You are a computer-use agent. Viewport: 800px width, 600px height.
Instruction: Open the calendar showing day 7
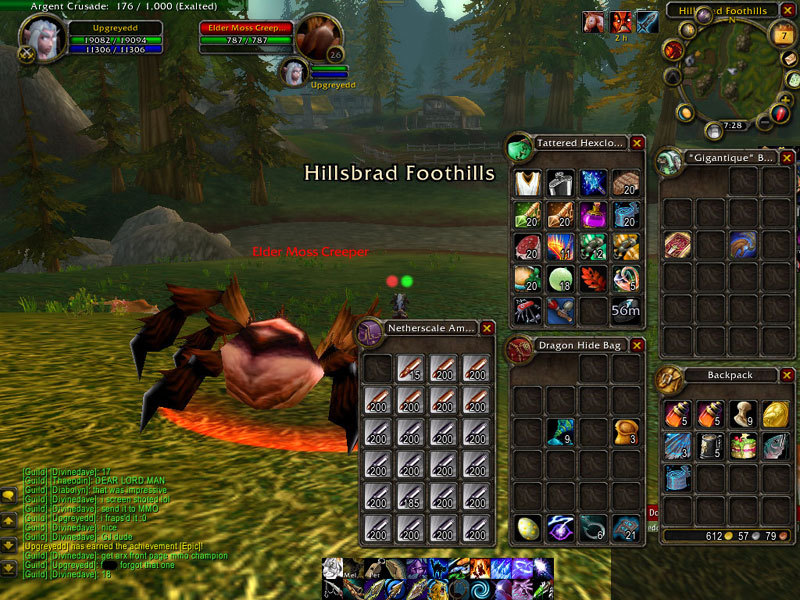click(782, 36)
